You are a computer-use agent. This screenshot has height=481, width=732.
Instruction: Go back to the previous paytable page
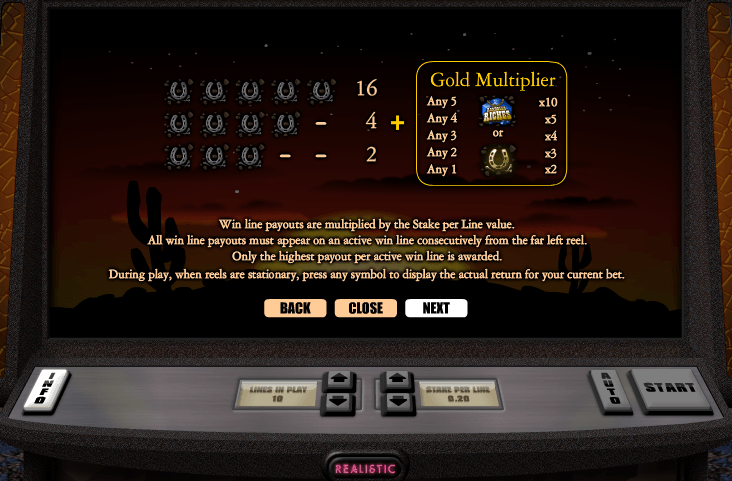click(295, 308)
